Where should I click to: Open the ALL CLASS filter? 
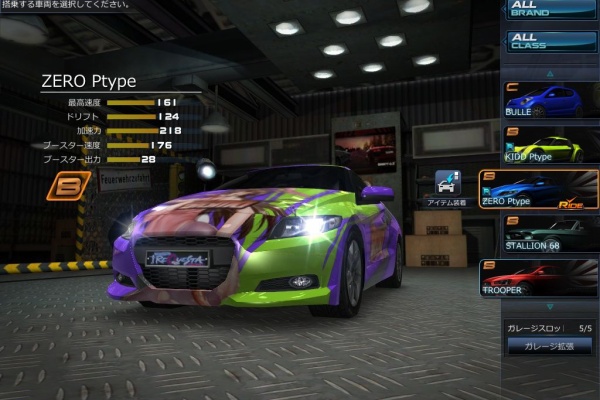pos(550,42)
